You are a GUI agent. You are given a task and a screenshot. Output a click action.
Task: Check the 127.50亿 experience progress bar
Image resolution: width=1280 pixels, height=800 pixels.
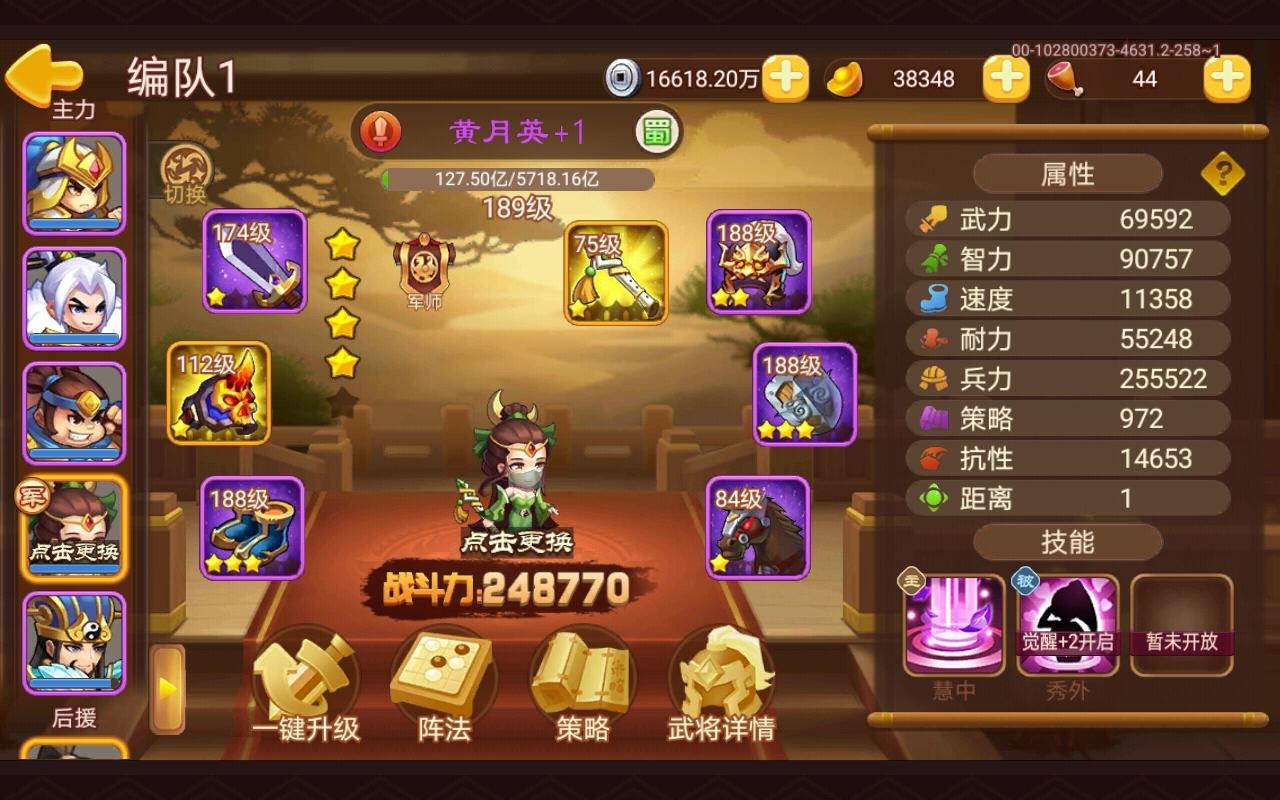coord(520,180)
